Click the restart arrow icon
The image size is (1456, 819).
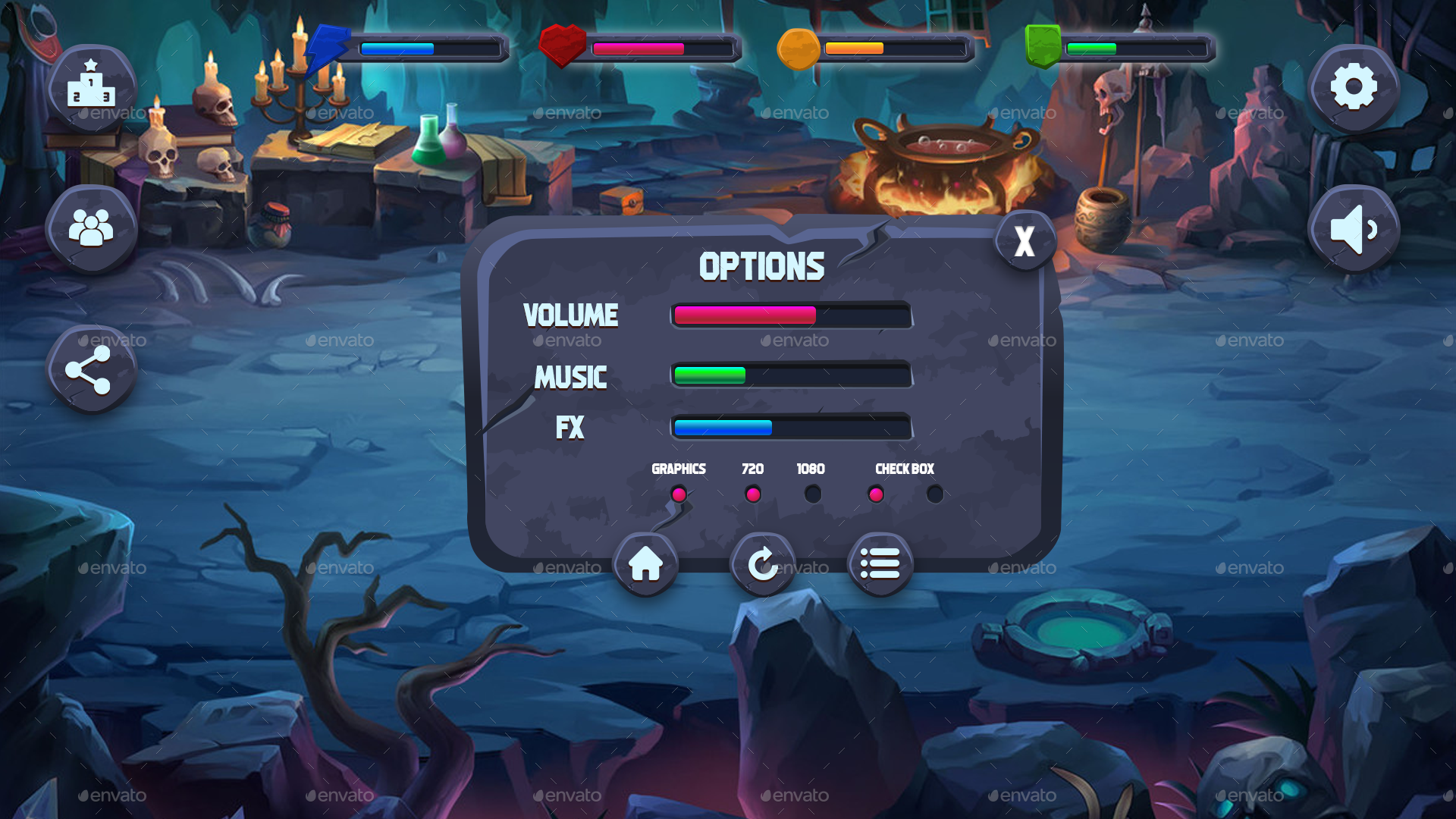point(763,564)
